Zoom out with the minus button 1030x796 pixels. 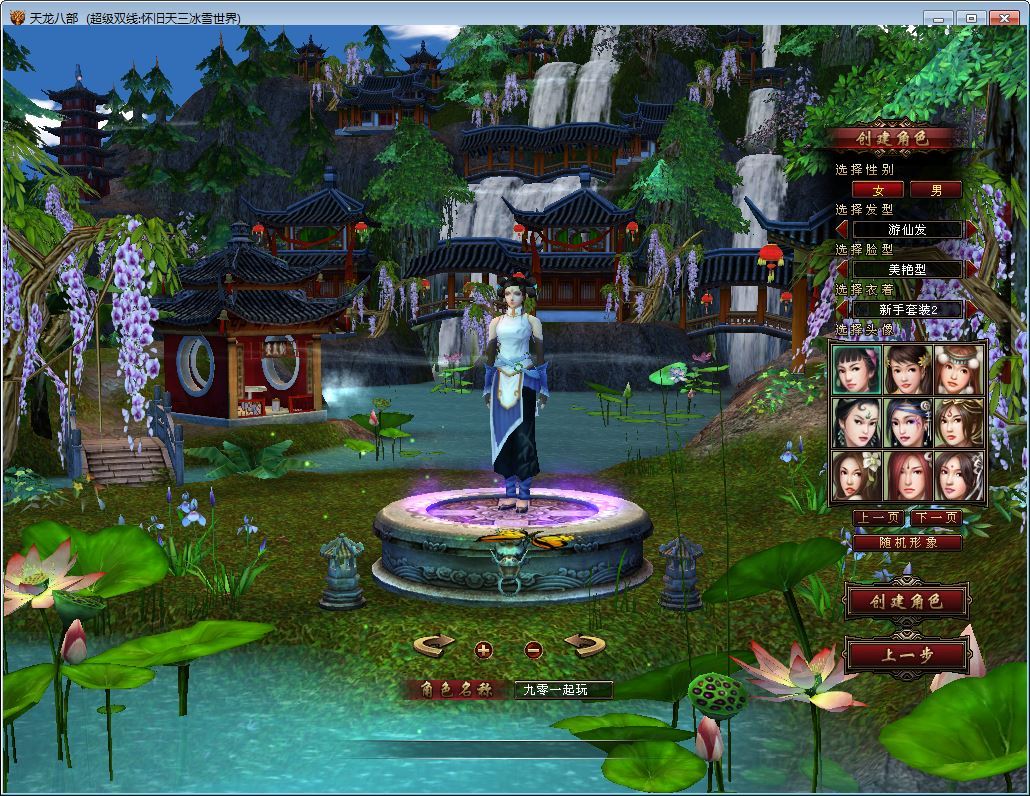pos(533,650)
